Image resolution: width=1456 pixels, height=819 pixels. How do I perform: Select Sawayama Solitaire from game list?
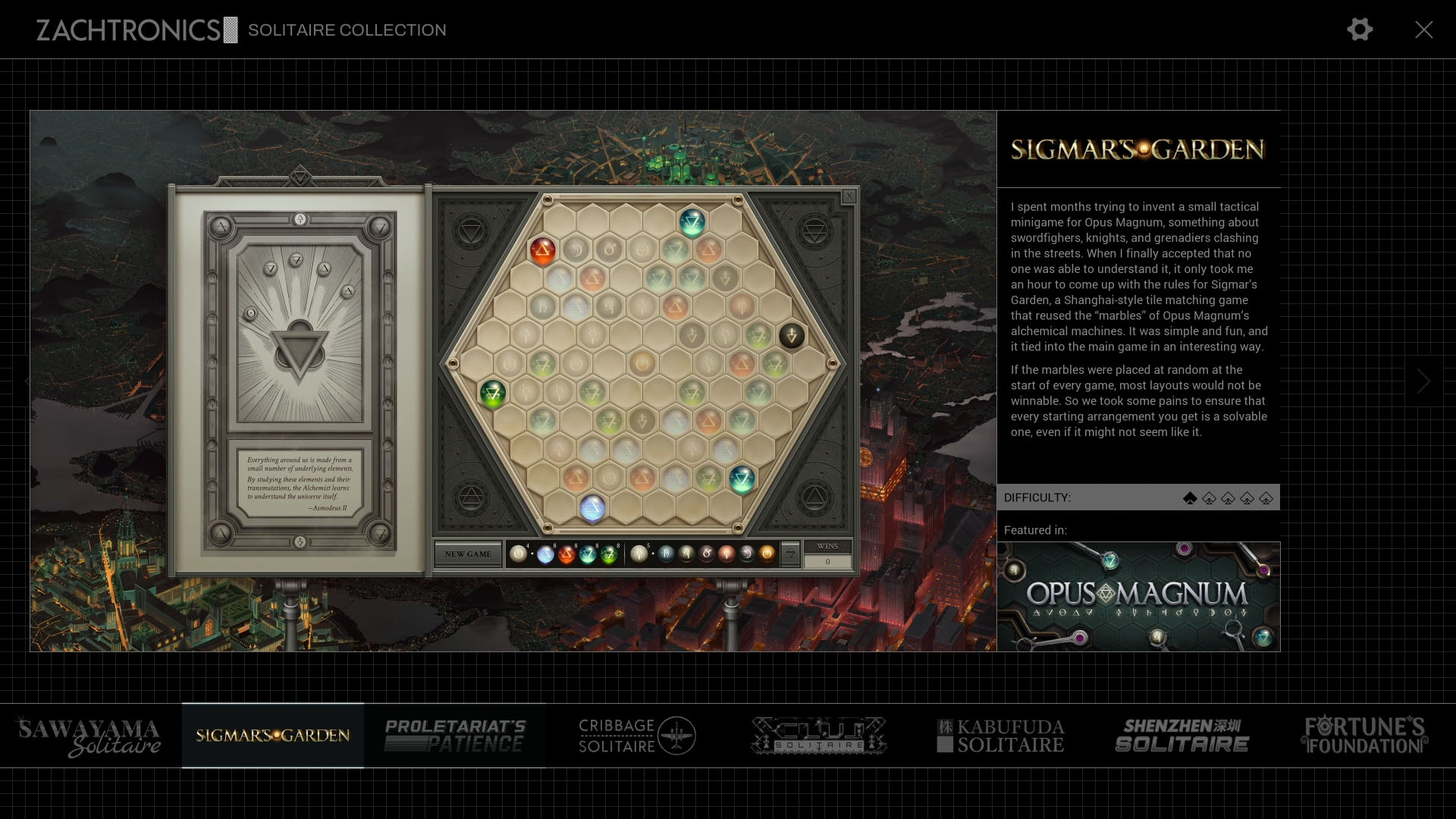(90, 736)
